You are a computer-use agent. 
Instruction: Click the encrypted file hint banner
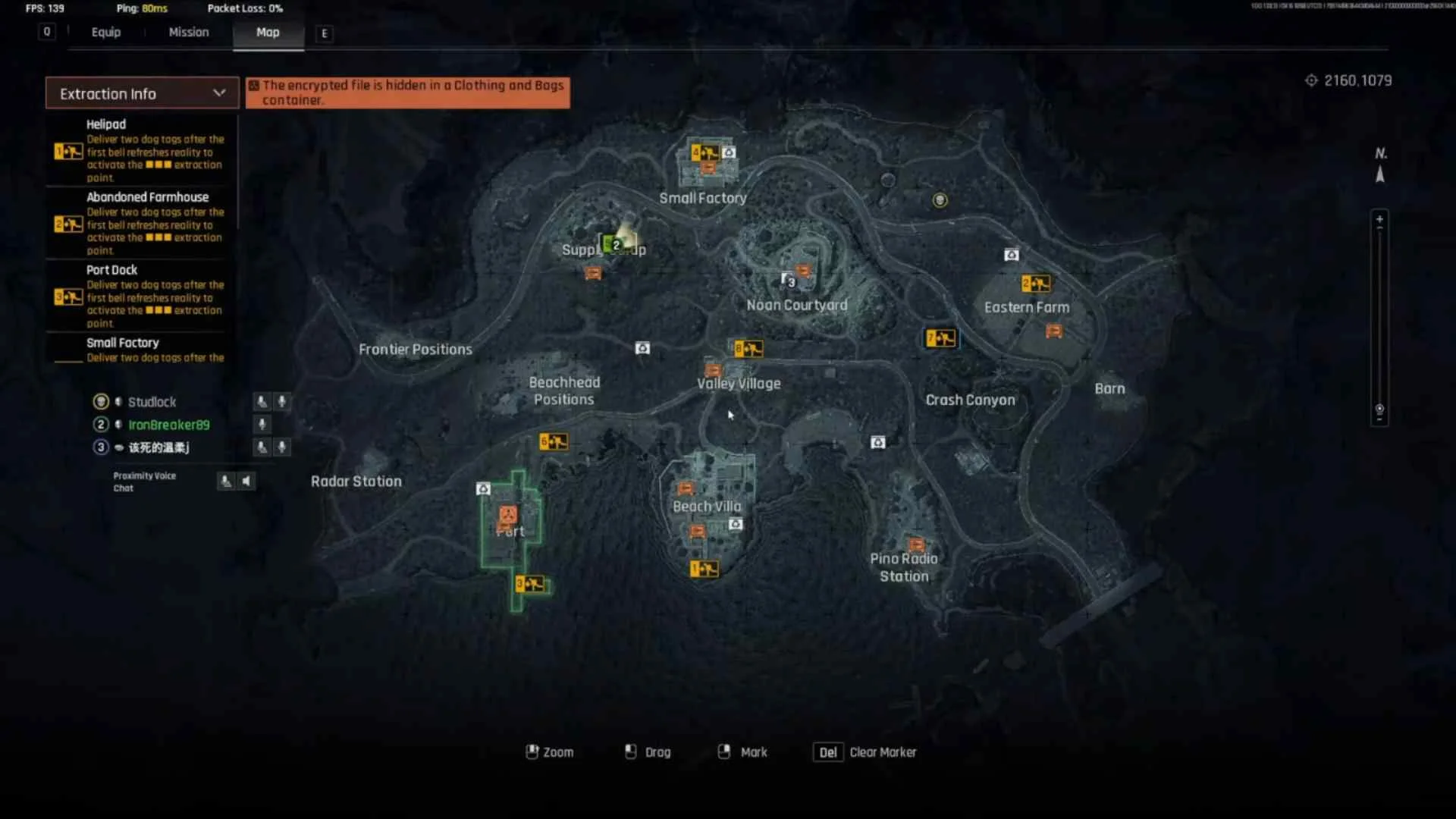408,92
